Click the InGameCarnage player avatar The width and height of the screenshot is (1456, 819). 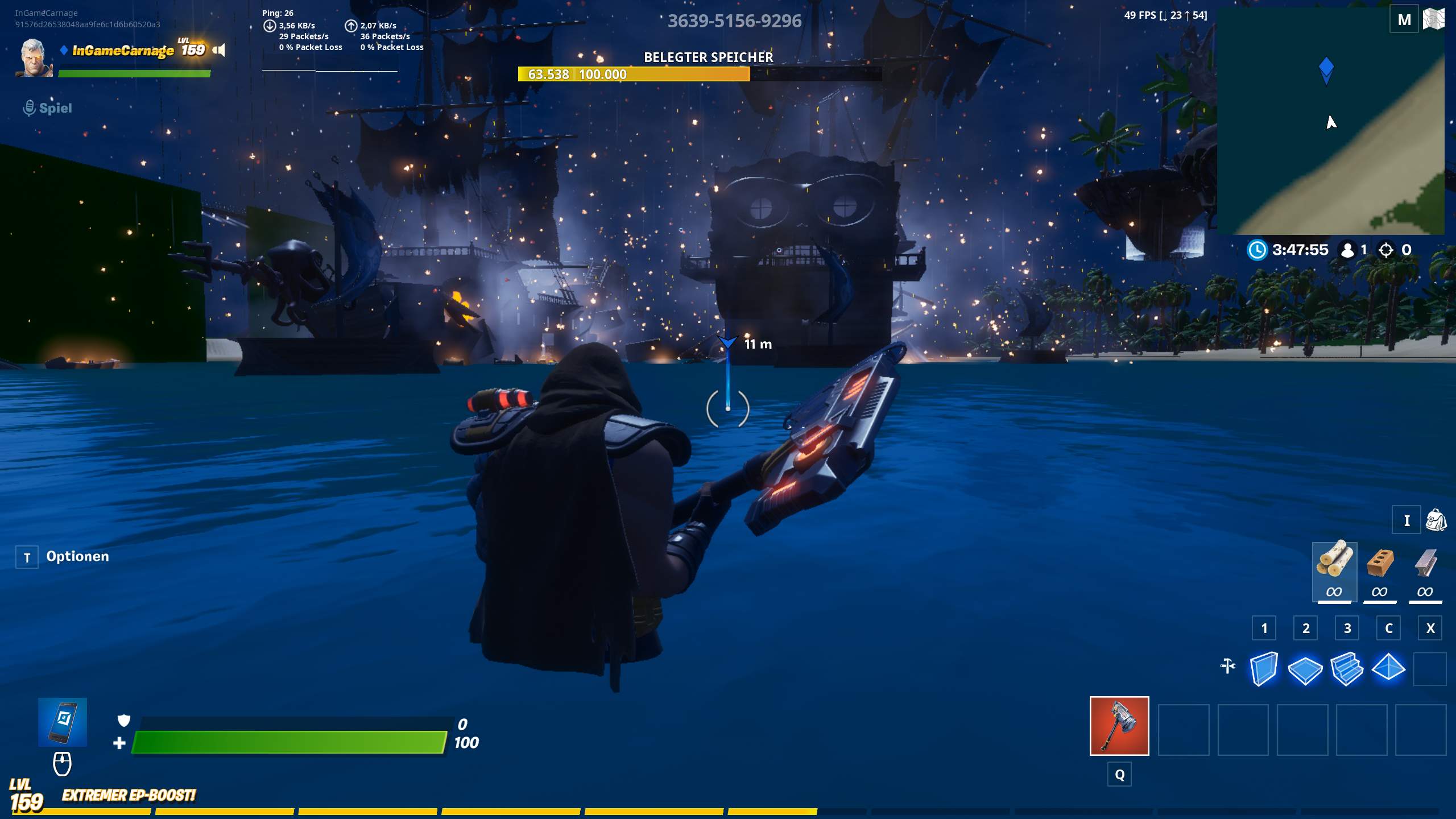click(34, 57)
